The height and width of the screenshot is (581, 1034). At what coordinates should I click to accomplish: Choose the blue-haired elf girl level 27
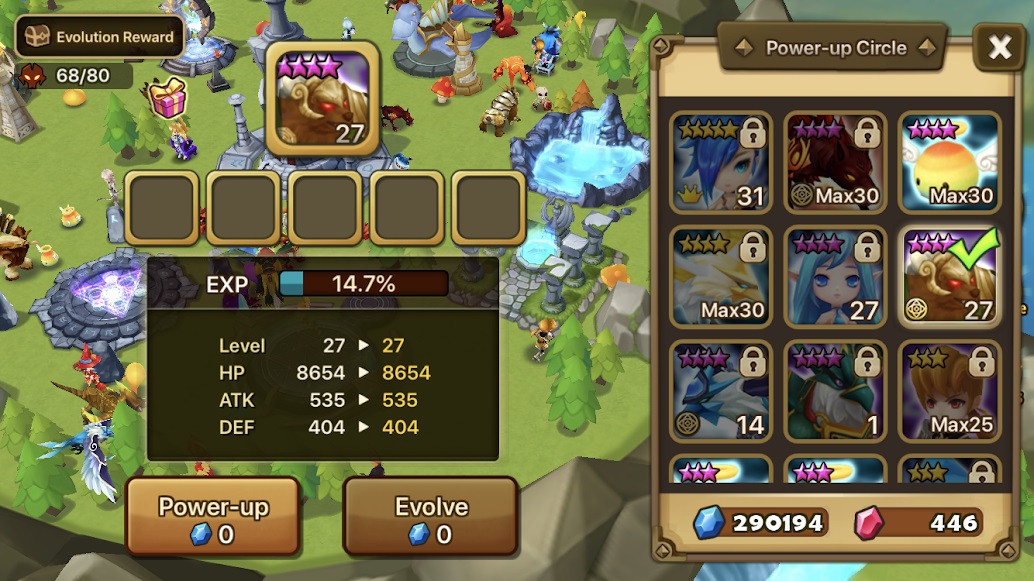pyautogui.click(x=835, y=276)
